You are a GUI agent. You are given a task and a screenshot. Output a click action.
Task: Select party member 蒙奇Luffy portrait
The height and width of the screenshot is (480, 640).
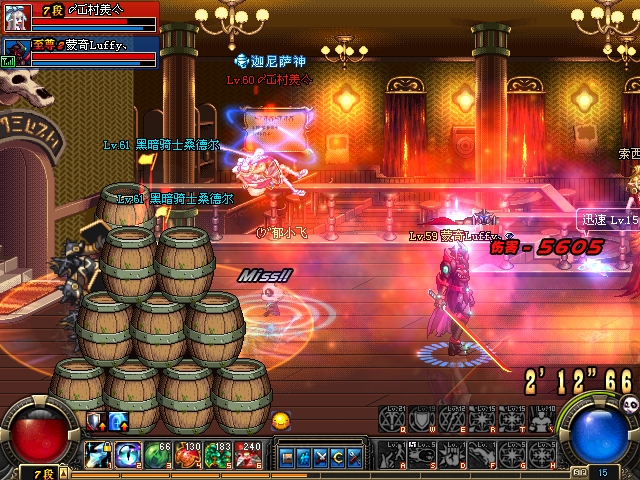(15, 51)
